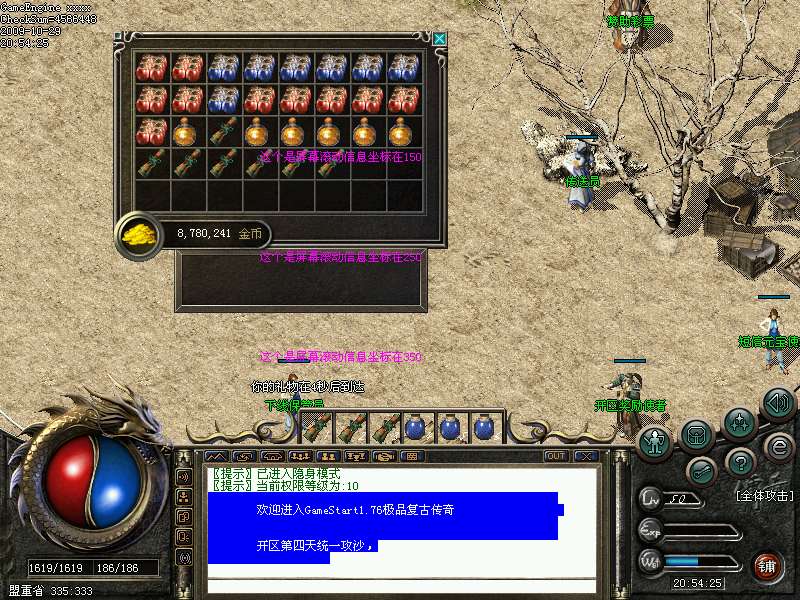Image resolution: width=800 pixels, height=600 pixels.
Task: Open the skills button with four stars
Action: [x=739, y=422]
